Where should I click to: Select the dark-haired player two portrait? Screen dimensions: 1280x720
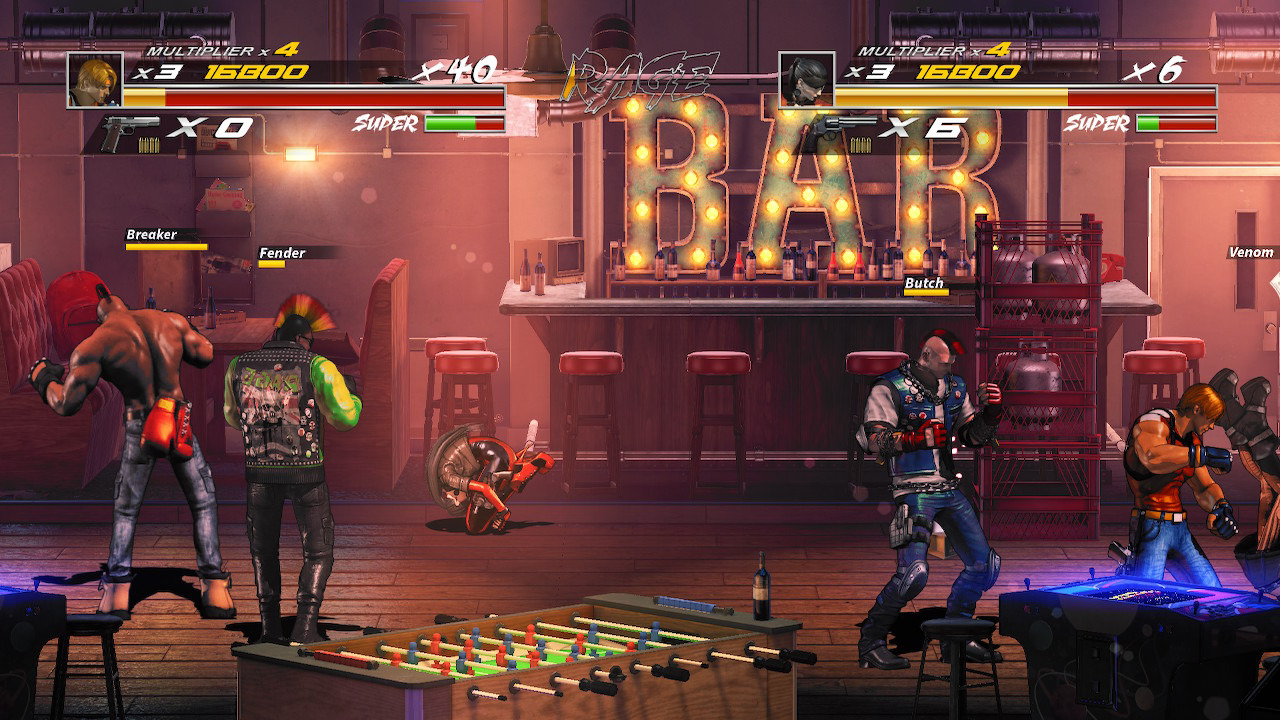point(806,80)
